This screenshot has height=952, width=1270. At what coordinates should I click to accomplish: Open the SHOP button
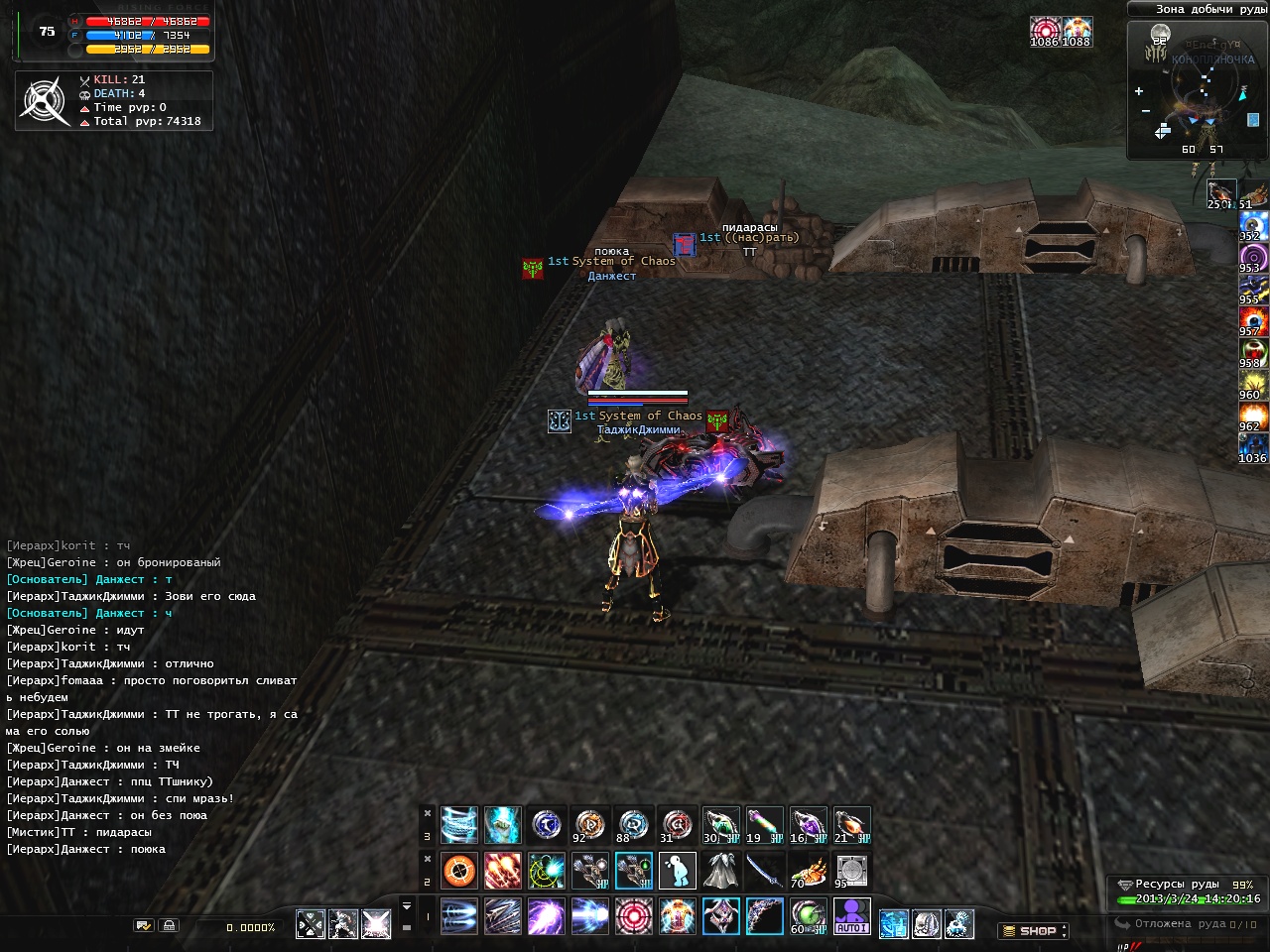pyautogui.click(x=1033, y=931)
